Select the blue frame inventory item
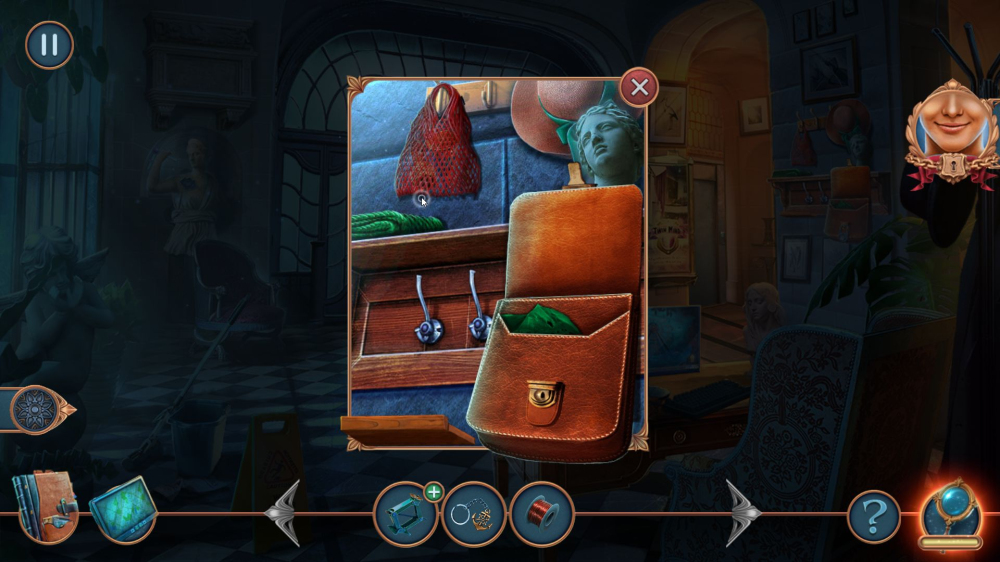1000x562 pixels. 403,516
